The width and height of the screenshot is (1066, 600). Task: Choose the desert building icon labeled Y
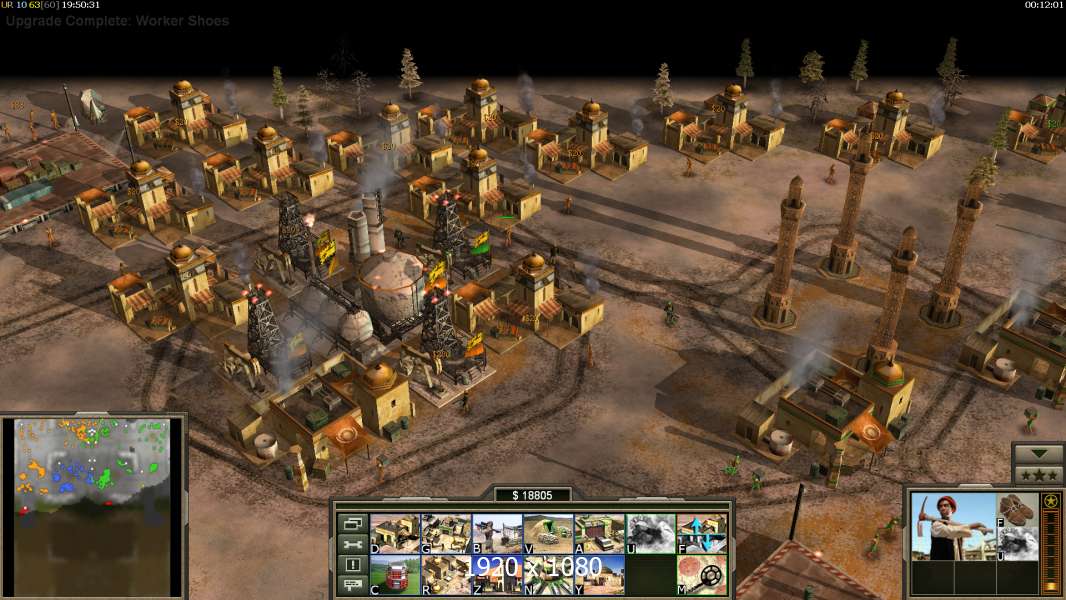(599, 575)
